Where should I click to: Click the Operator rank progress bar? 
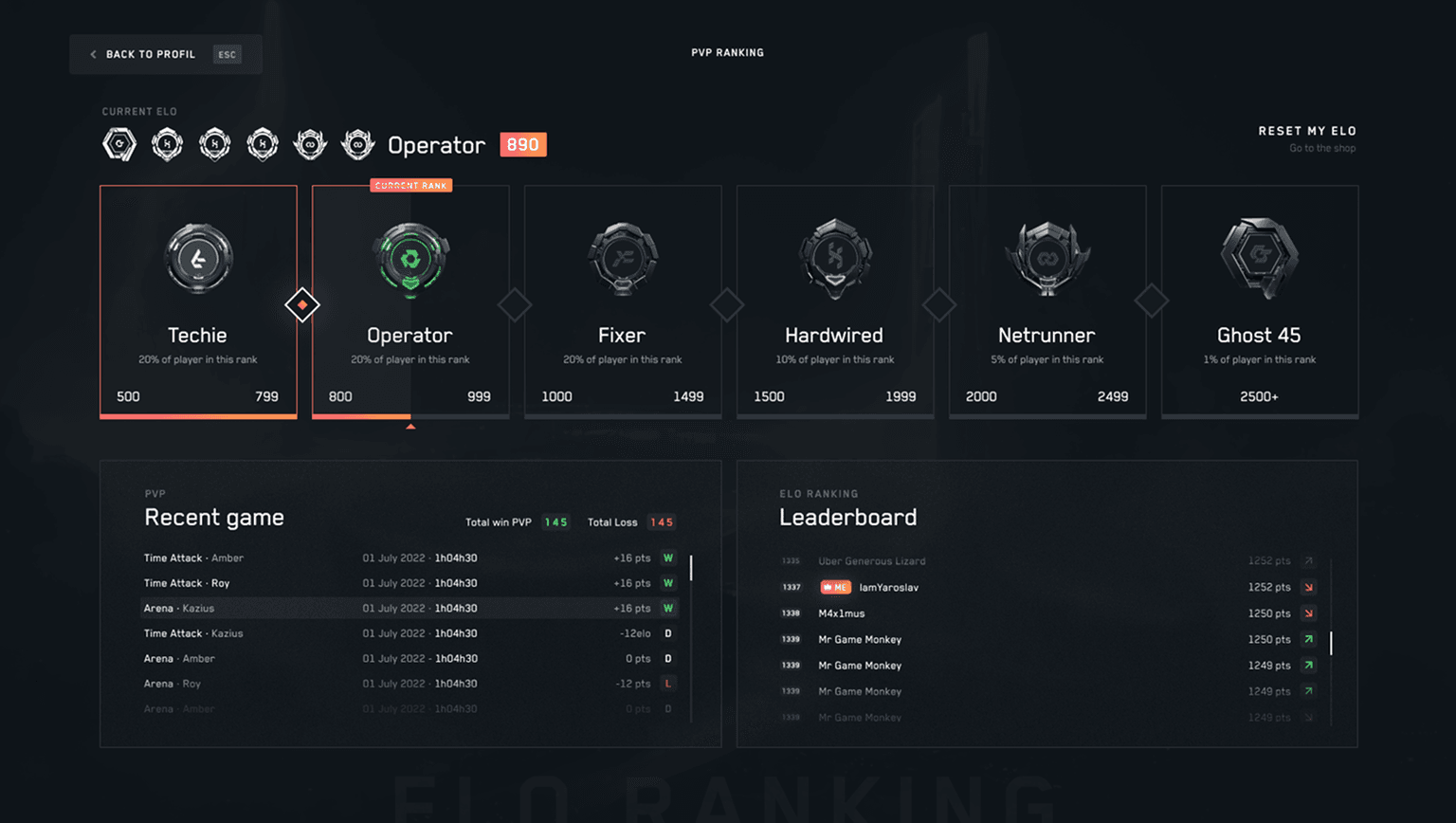pos(410,415)
